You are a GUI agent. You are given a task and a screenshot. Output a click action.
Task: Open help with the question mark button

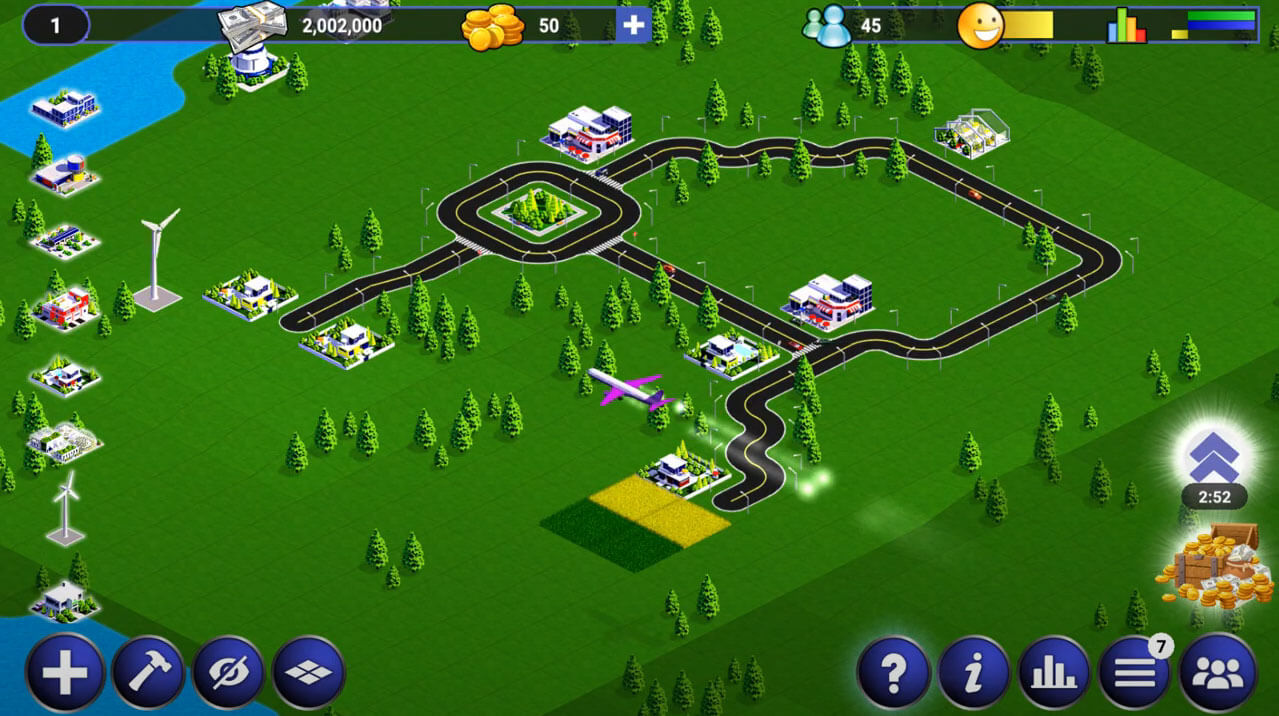pyautogui.click(x=893, y=673)
